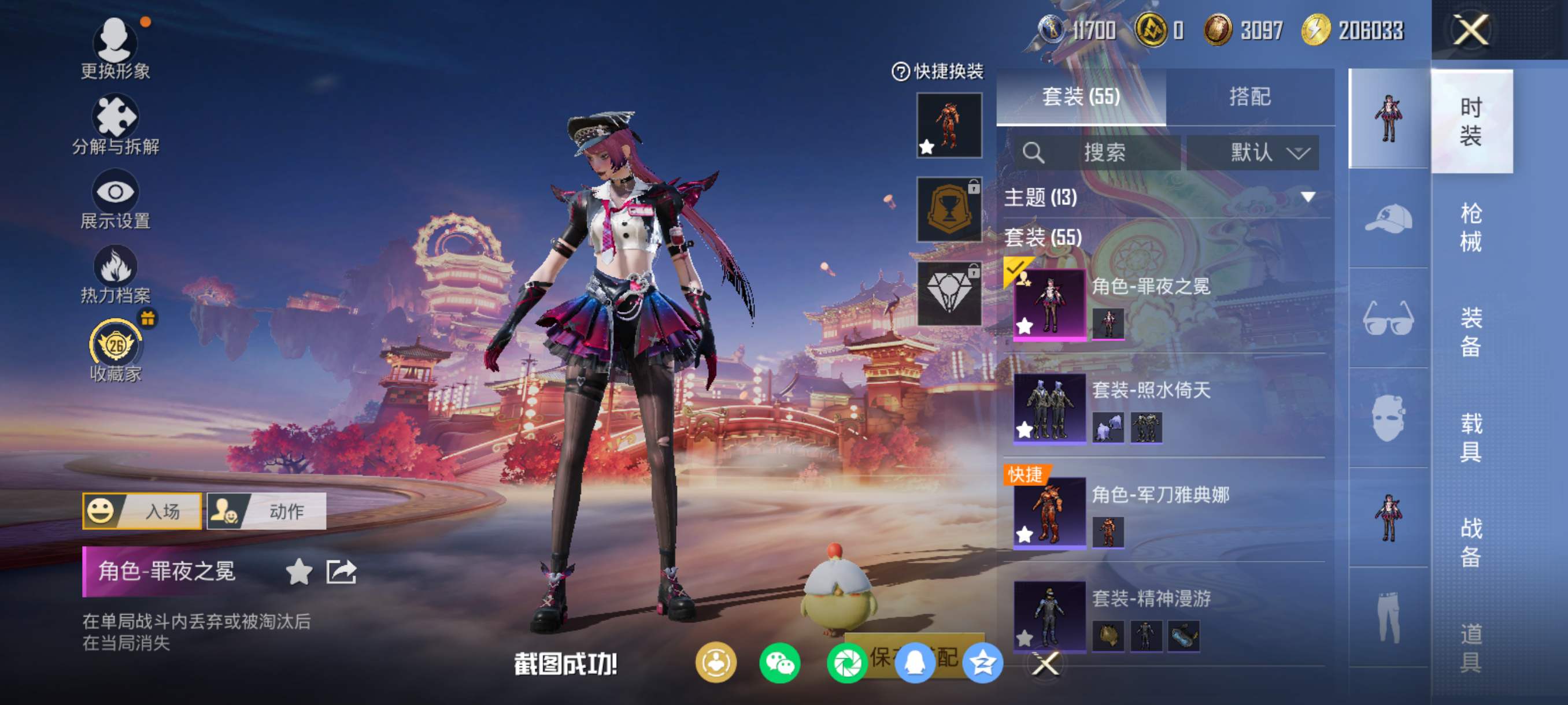The width and height of the screenshot is (1568, 705).
Task: Favorite the outfit with the star icon
Action: 299,572
